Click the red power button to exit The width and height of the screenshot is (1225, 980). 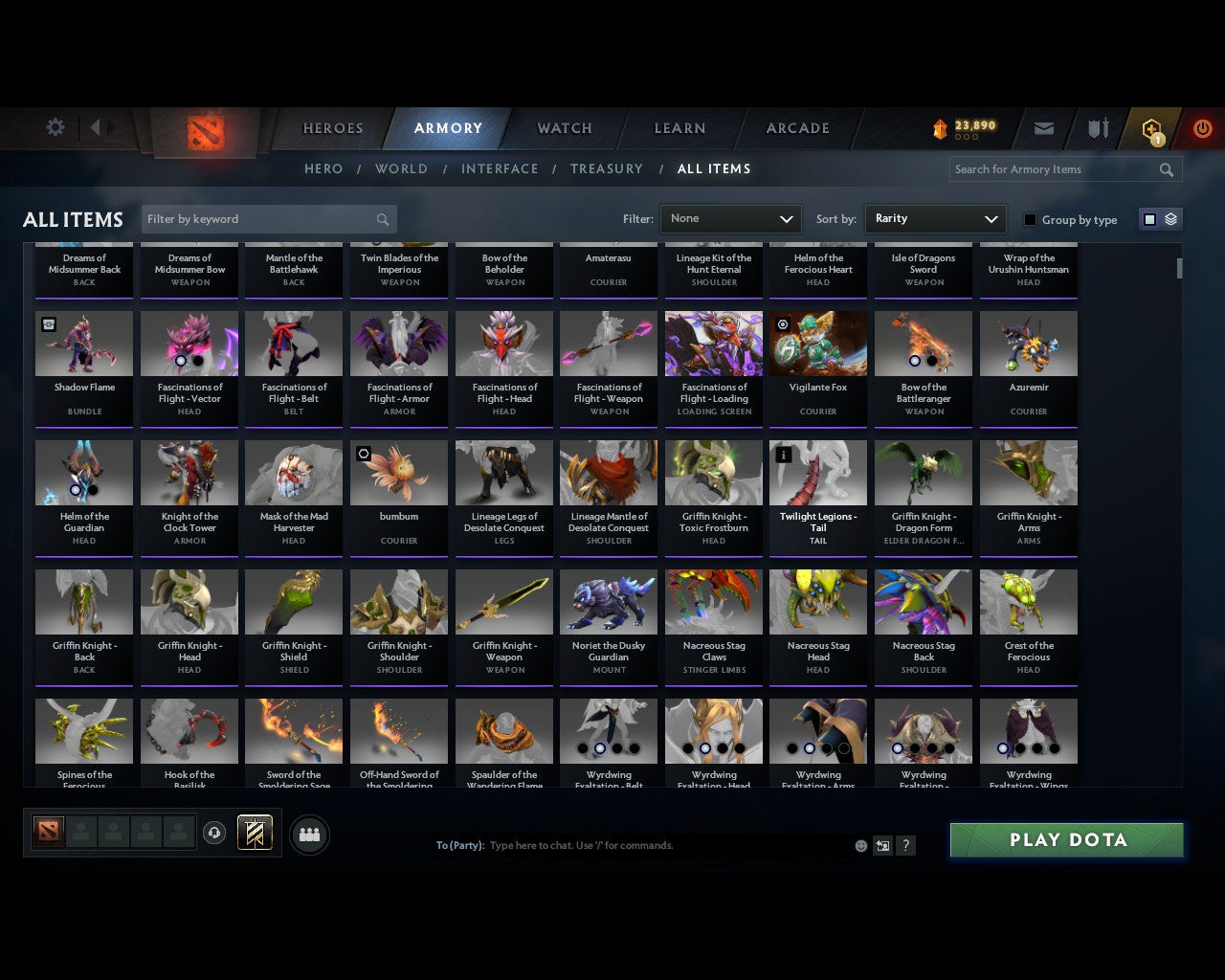[x=1202, y=128]
